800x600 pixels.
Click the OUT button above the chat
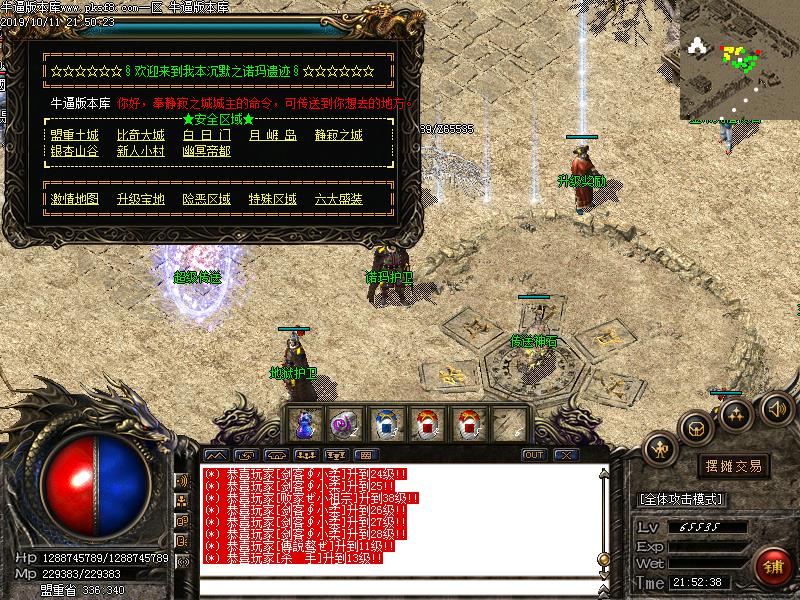click(534, 455)
